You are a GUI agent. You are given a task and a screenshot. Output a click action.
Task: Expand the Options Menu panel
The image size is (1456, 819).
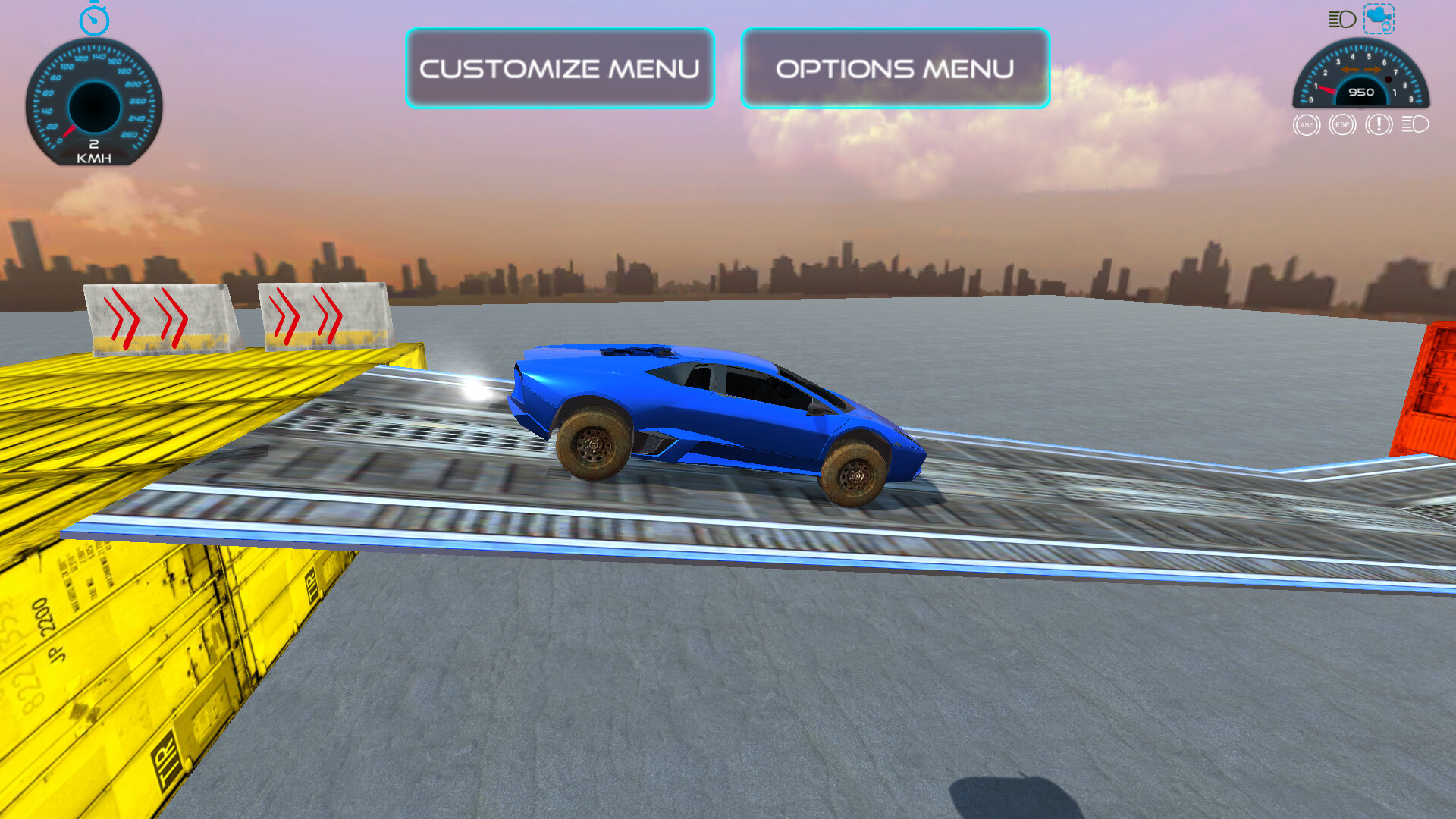pyautogui.click(x=895, y=68)
